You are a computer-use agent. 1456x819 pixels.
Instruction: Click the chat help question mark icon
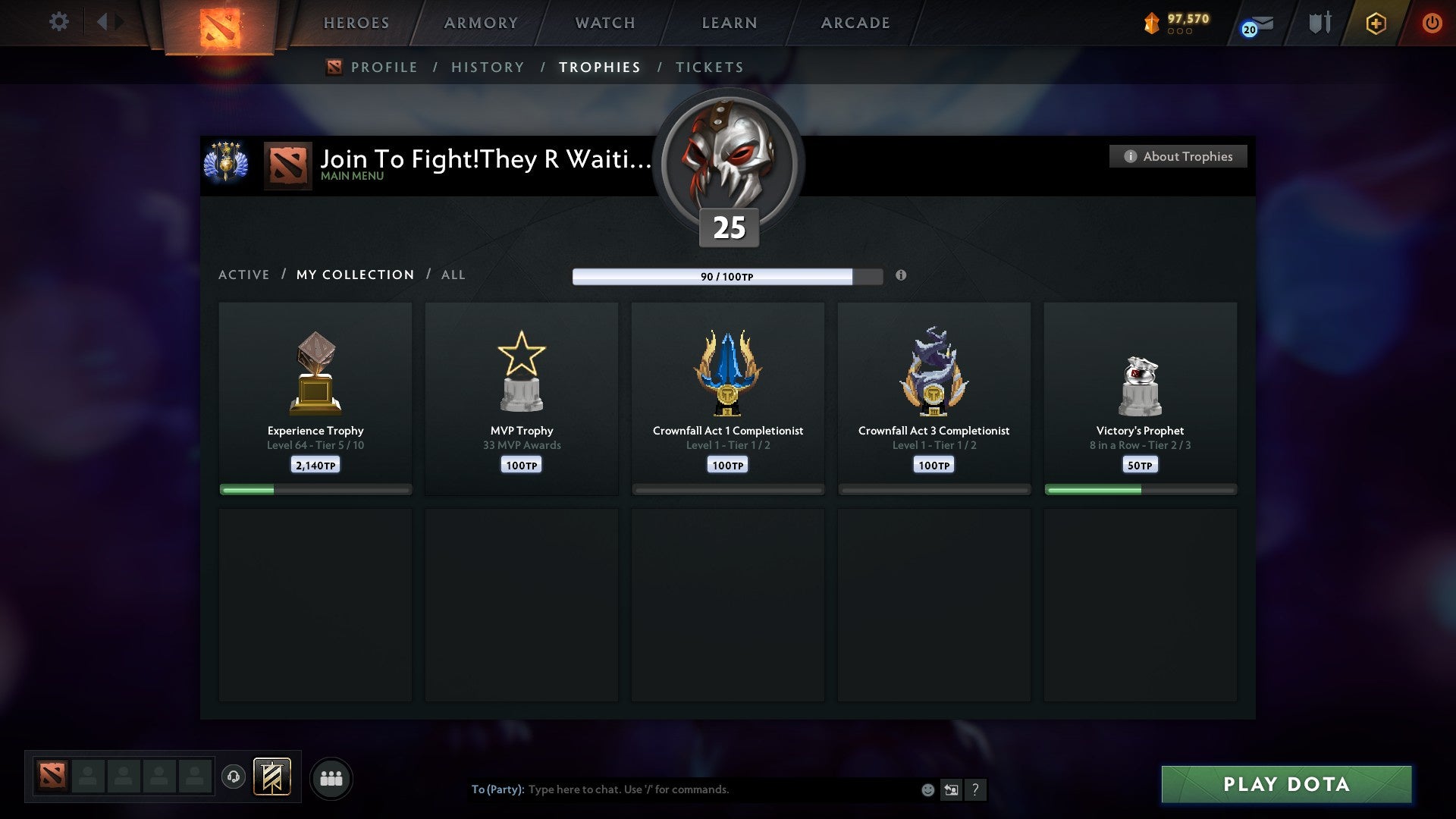click(x=977, y=789)
